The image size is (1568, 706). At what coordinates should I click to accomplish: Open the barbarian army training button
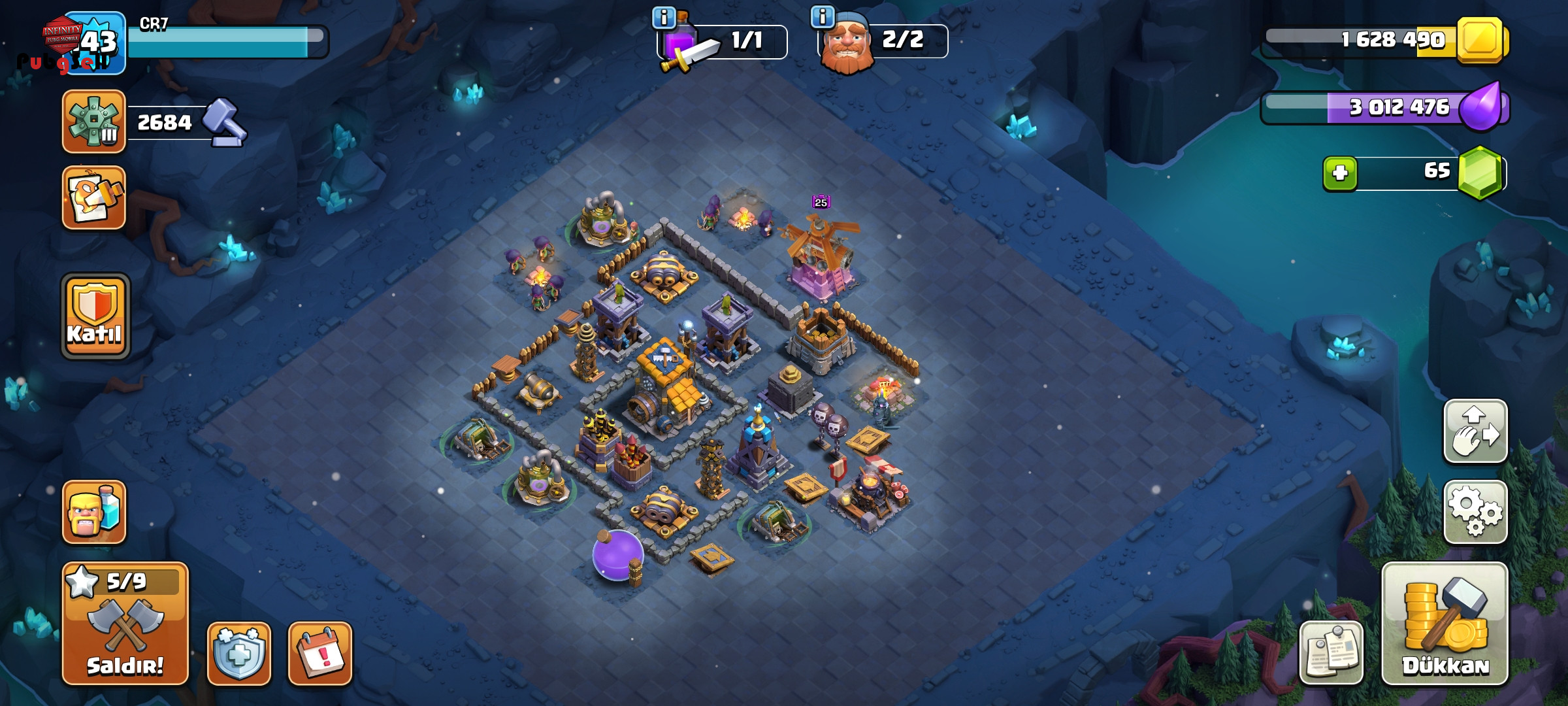[x=94, y=512]
